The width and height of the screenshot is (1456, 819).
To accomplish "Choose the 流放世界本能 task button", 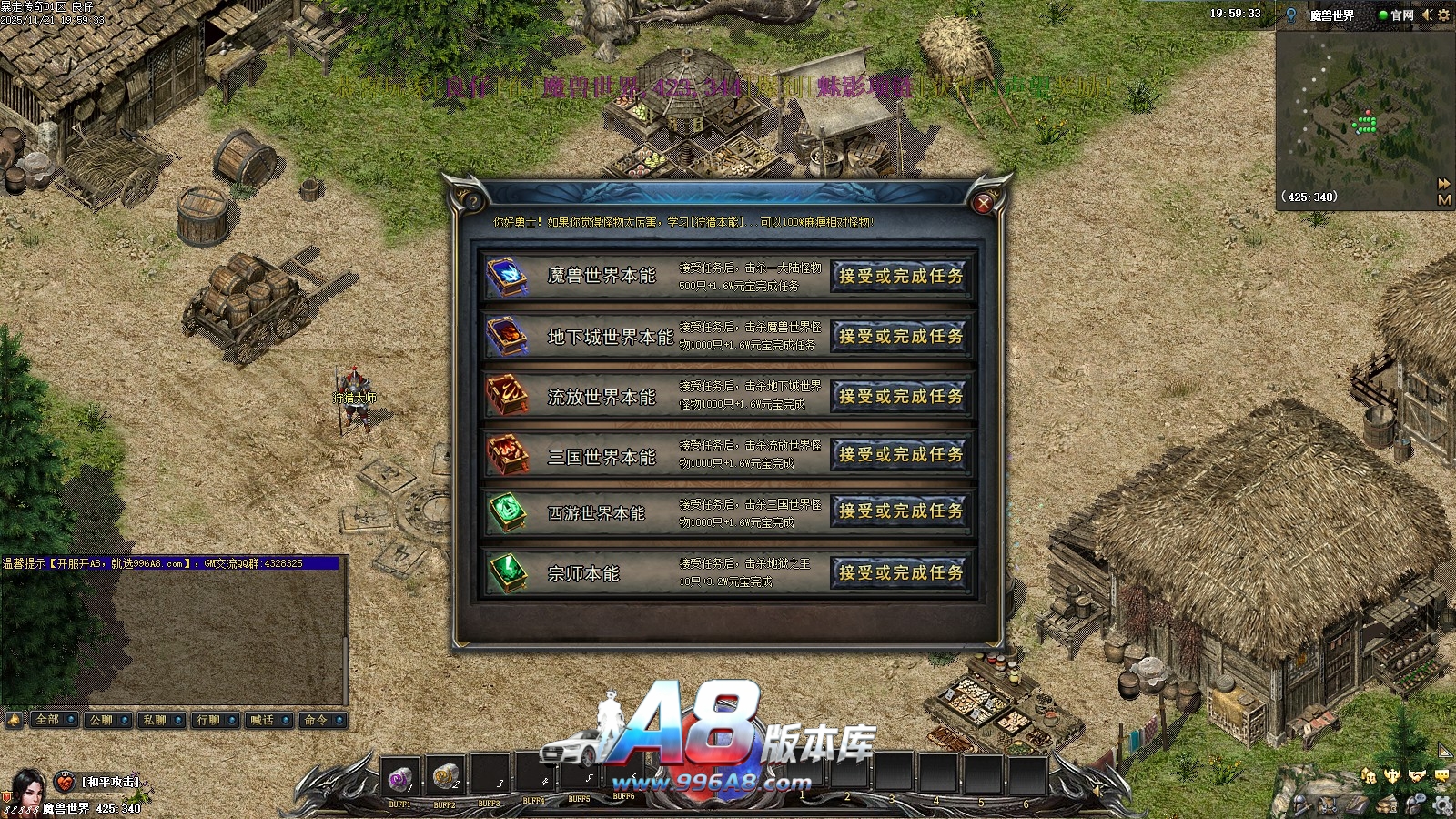I will 900,396.
